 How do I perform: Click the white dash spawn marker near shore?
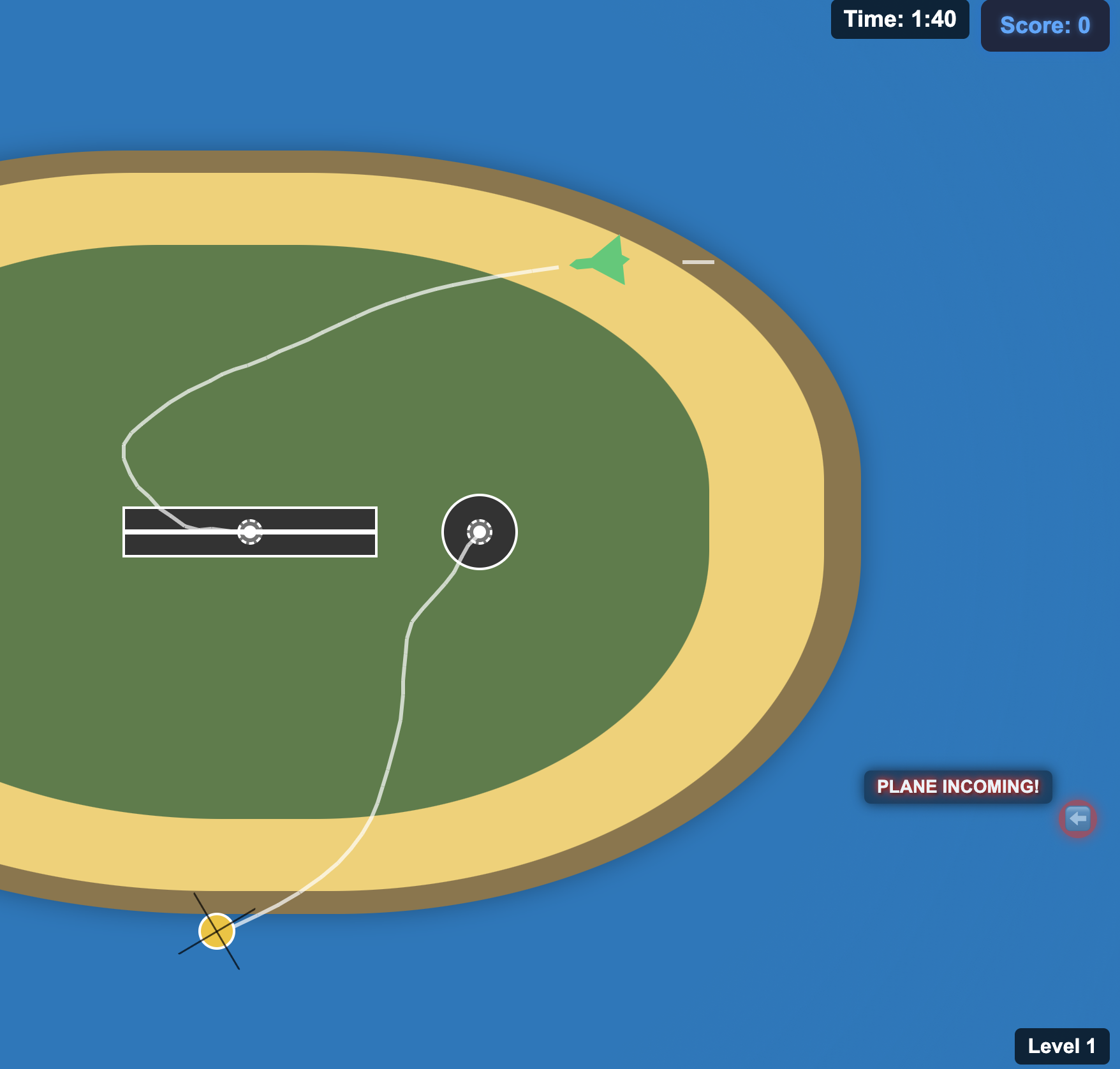click(698, 261)
